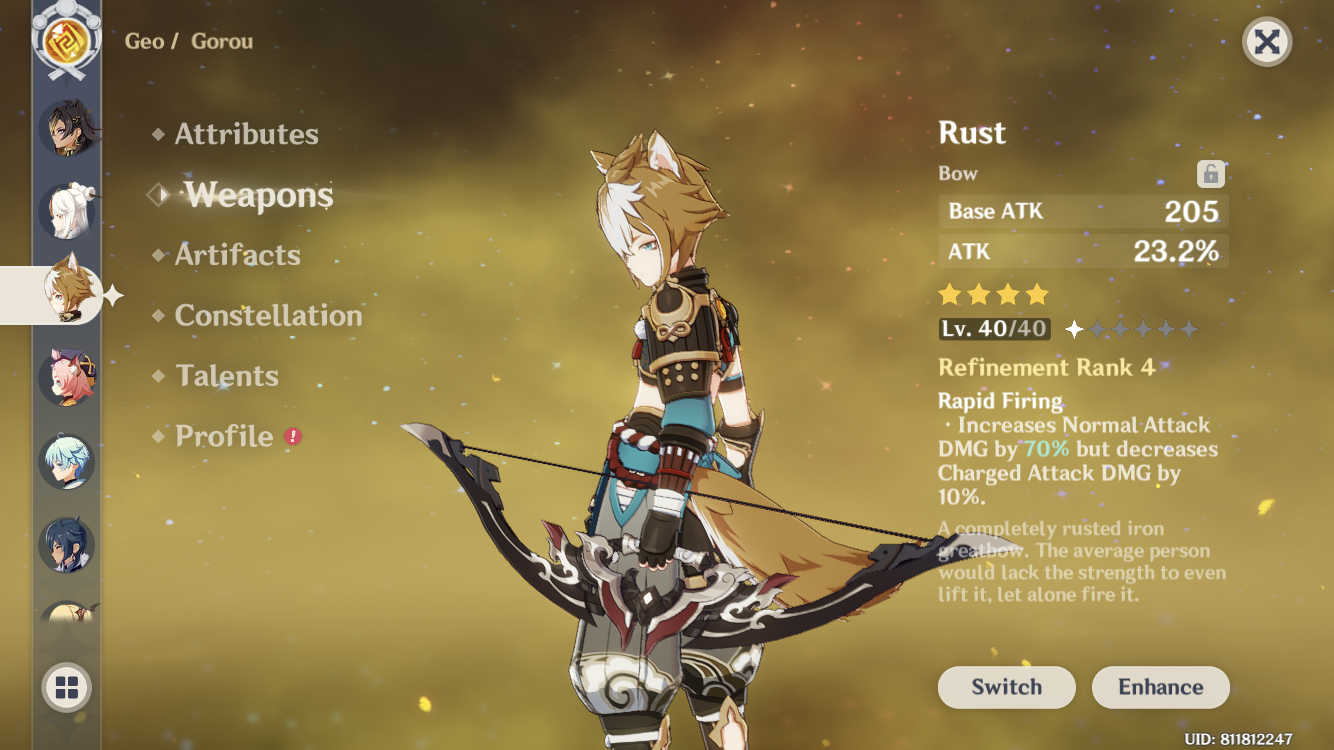The width and height of the screenshot is (1334, 750).
Task: Open the Talents section
Action: click(x=228, y=376)
